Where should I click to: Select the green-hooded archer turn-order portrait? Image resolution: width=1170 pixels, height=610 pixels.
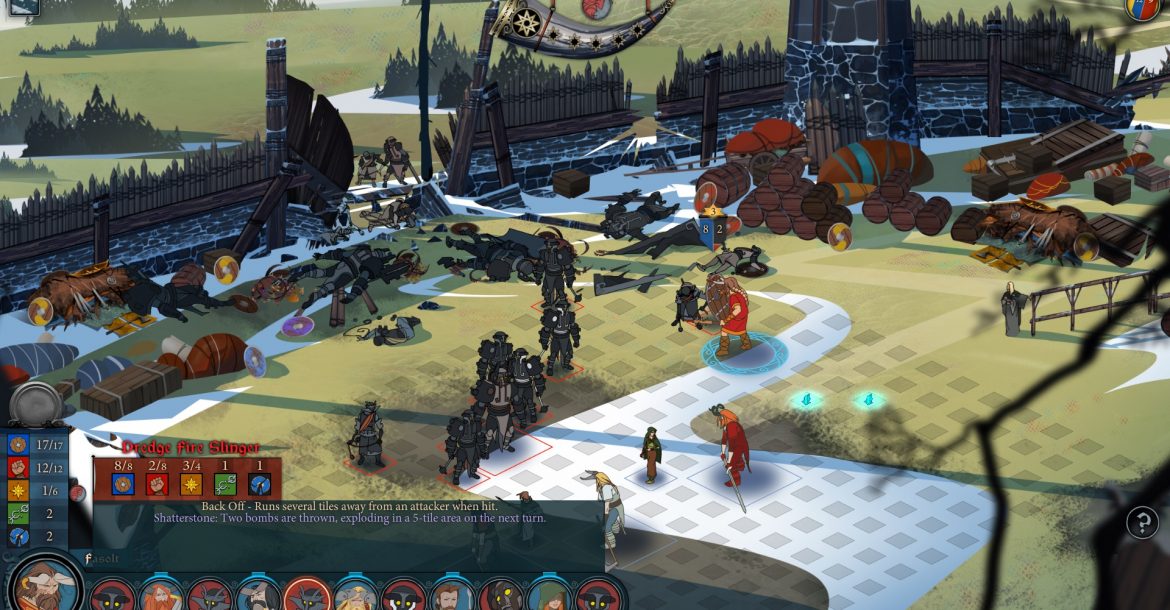tap(549, 597)
